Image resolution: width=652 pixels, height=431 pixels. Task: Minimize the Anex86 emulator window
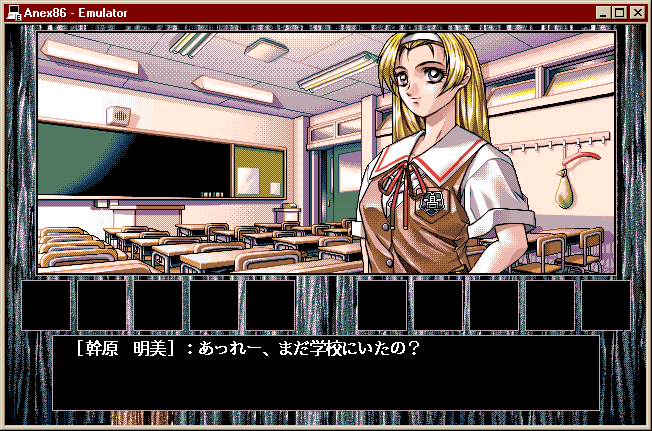(603, 12)
